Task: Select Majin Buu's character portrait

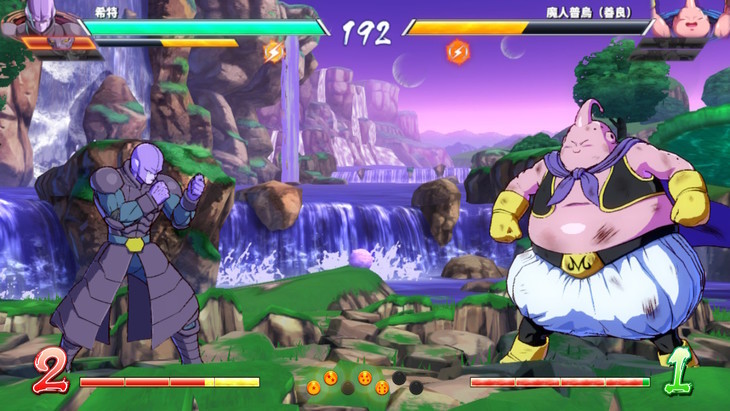Action: [692, 18]
